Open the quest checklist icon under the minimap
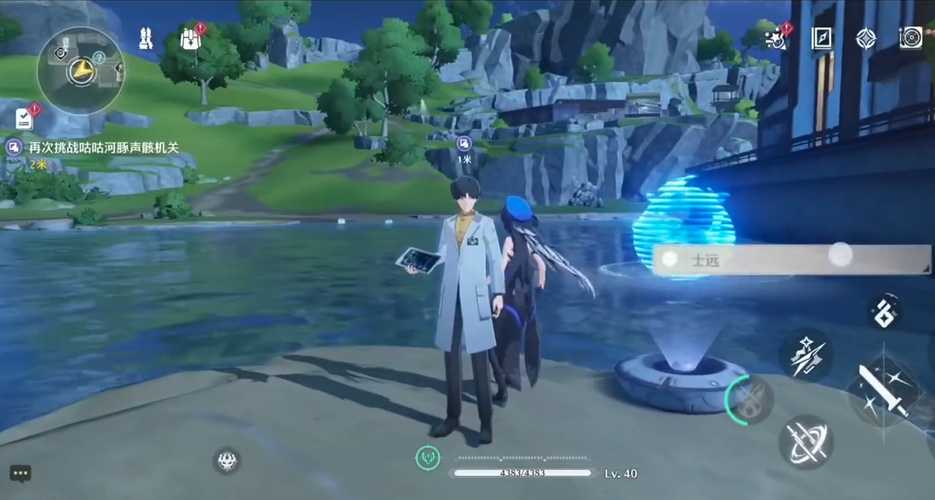935x500 pixels. click(x=24, y=118)
